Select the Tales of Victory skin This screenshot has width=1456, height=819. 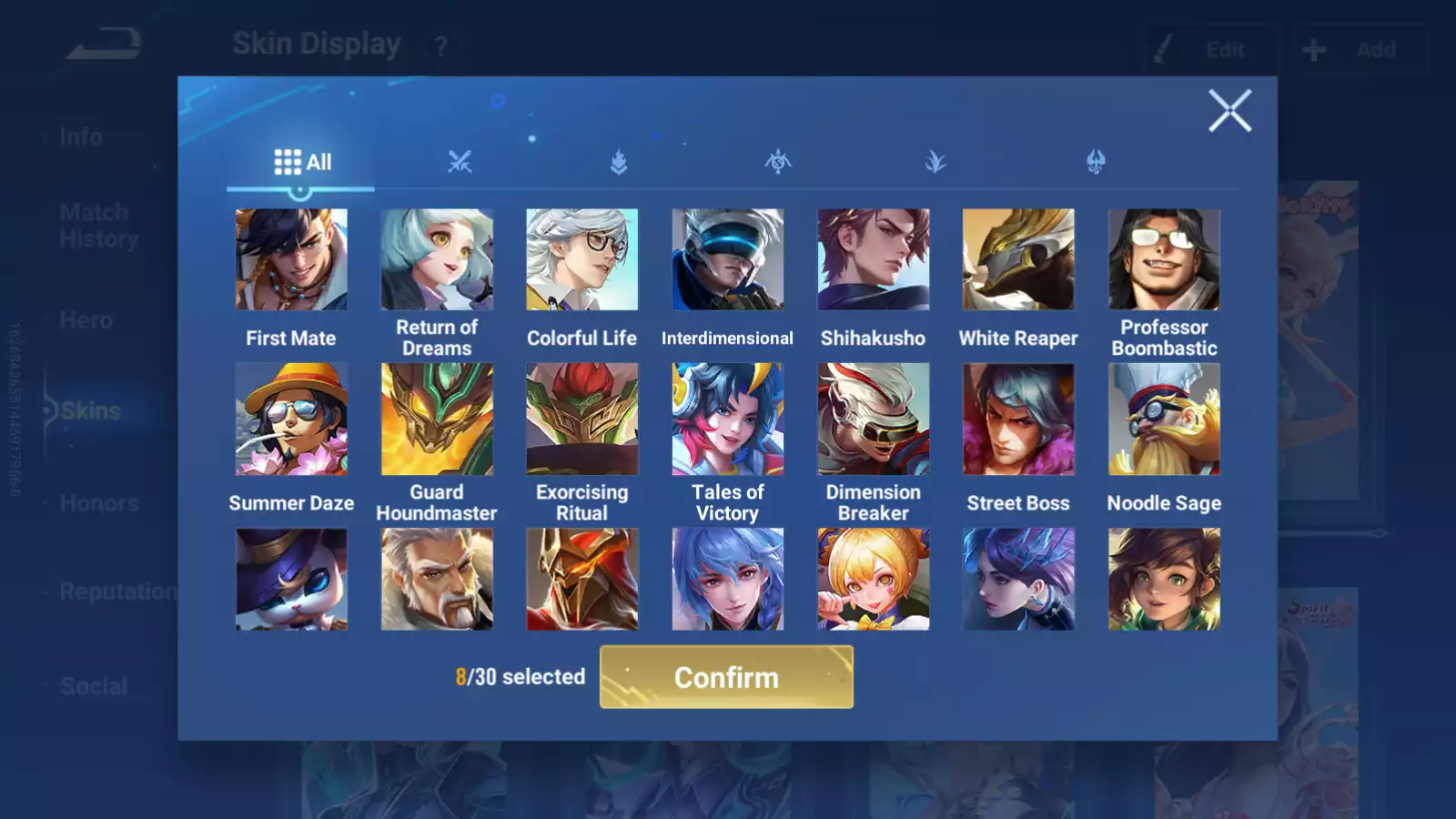[x=727, y=419]
